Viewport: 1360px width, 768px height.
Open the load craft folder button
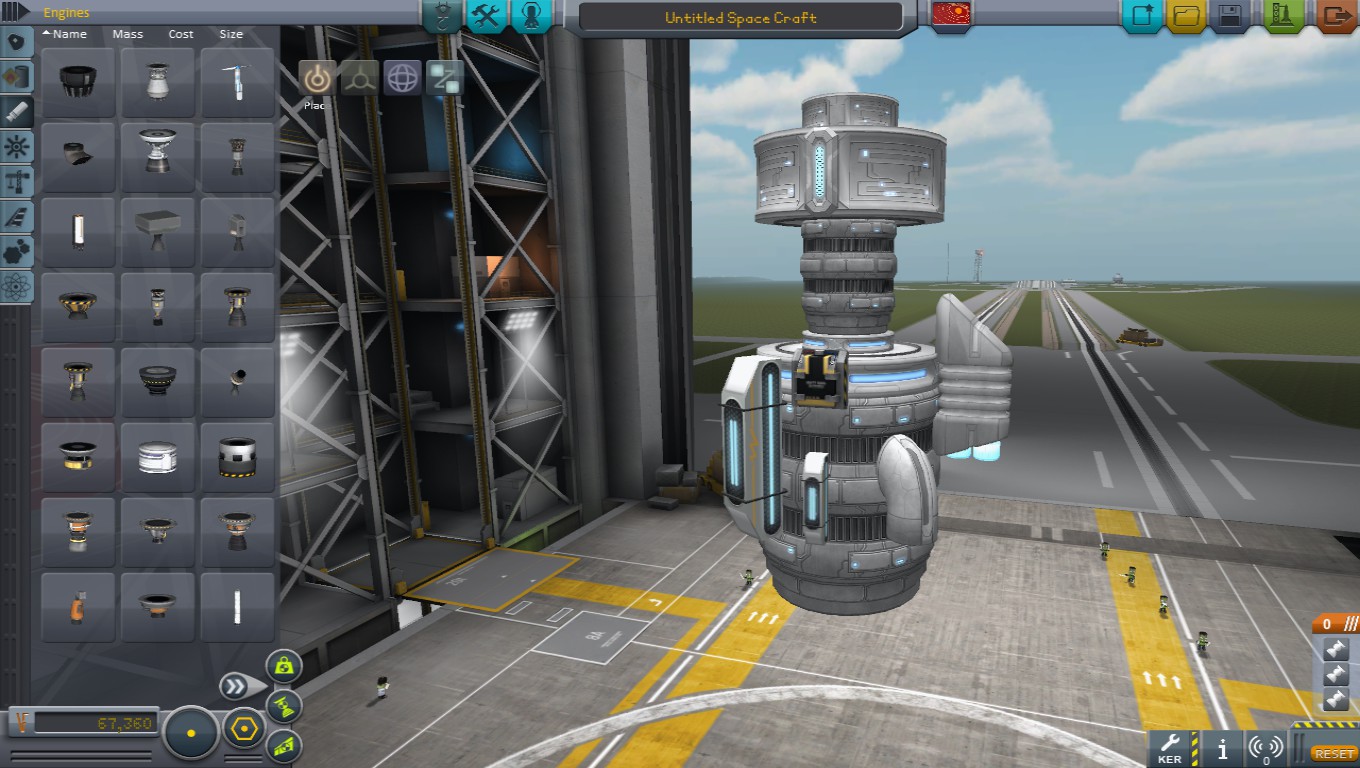[x=1186, y=16]
